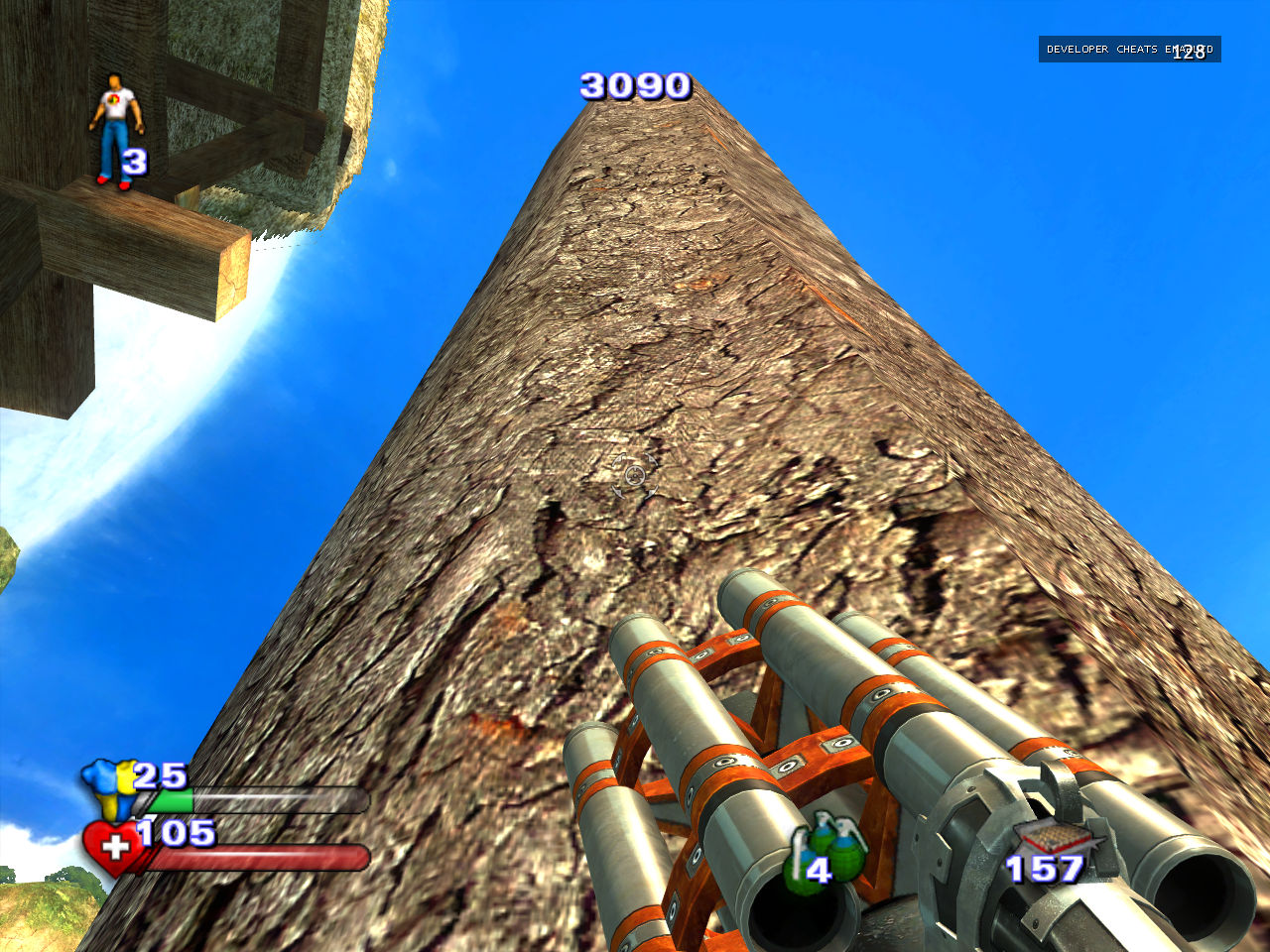Image resolution: width=1270 pixels, height=952 pixels.
Task: Click the rocket ammo crate icon
Action: (x=1054, y=837)
